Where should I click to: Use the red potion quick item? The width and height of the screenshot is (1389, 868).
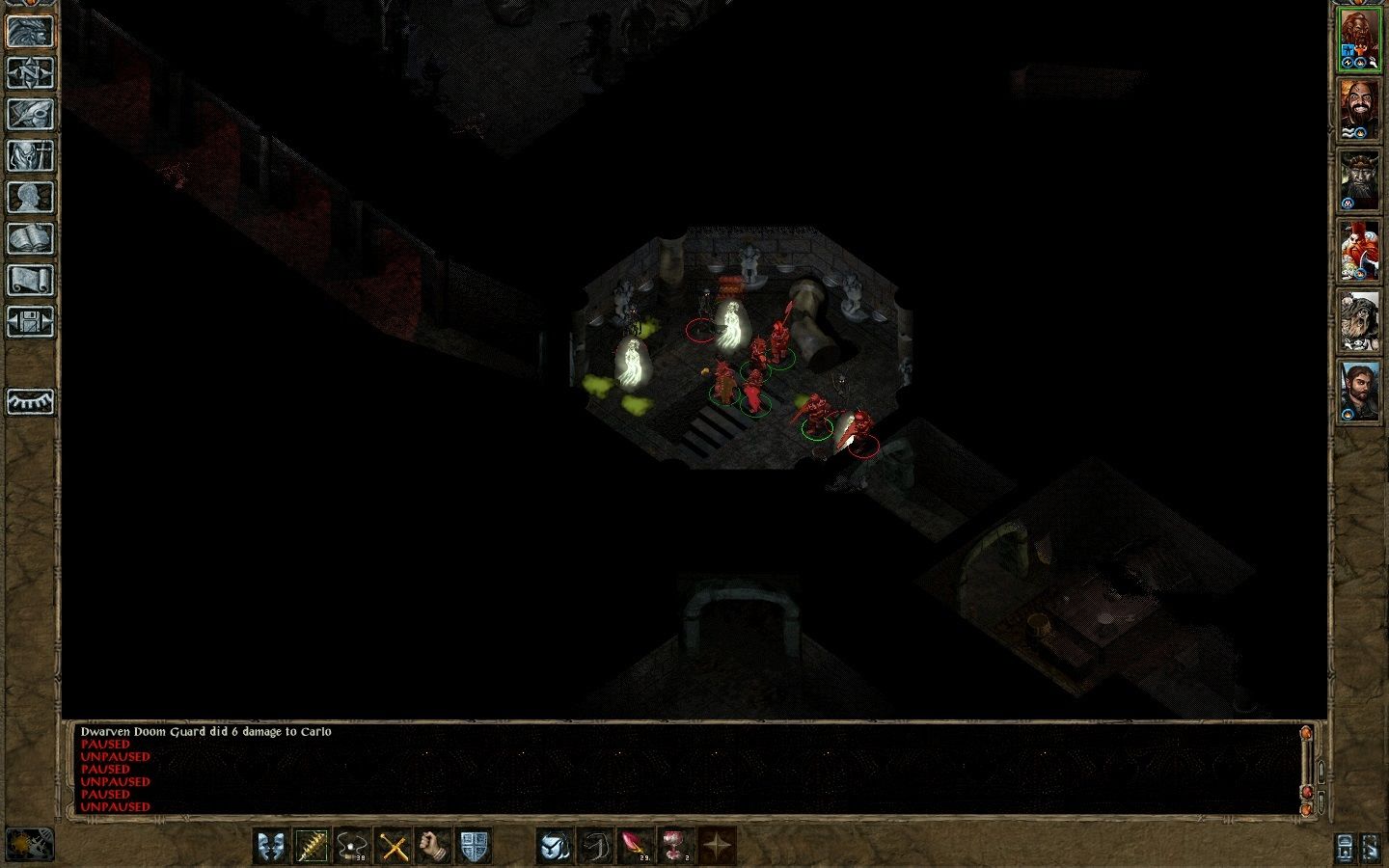tap(676, 847)
